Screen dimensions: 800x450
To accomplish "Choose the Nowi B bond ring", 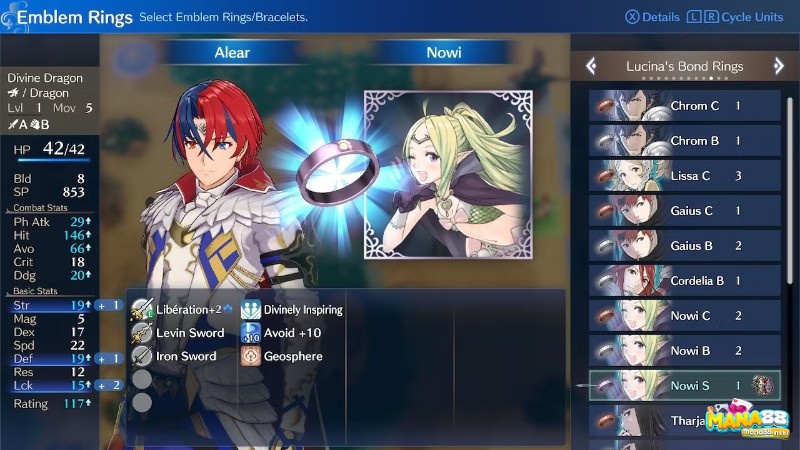I will [x=685, y=351].
